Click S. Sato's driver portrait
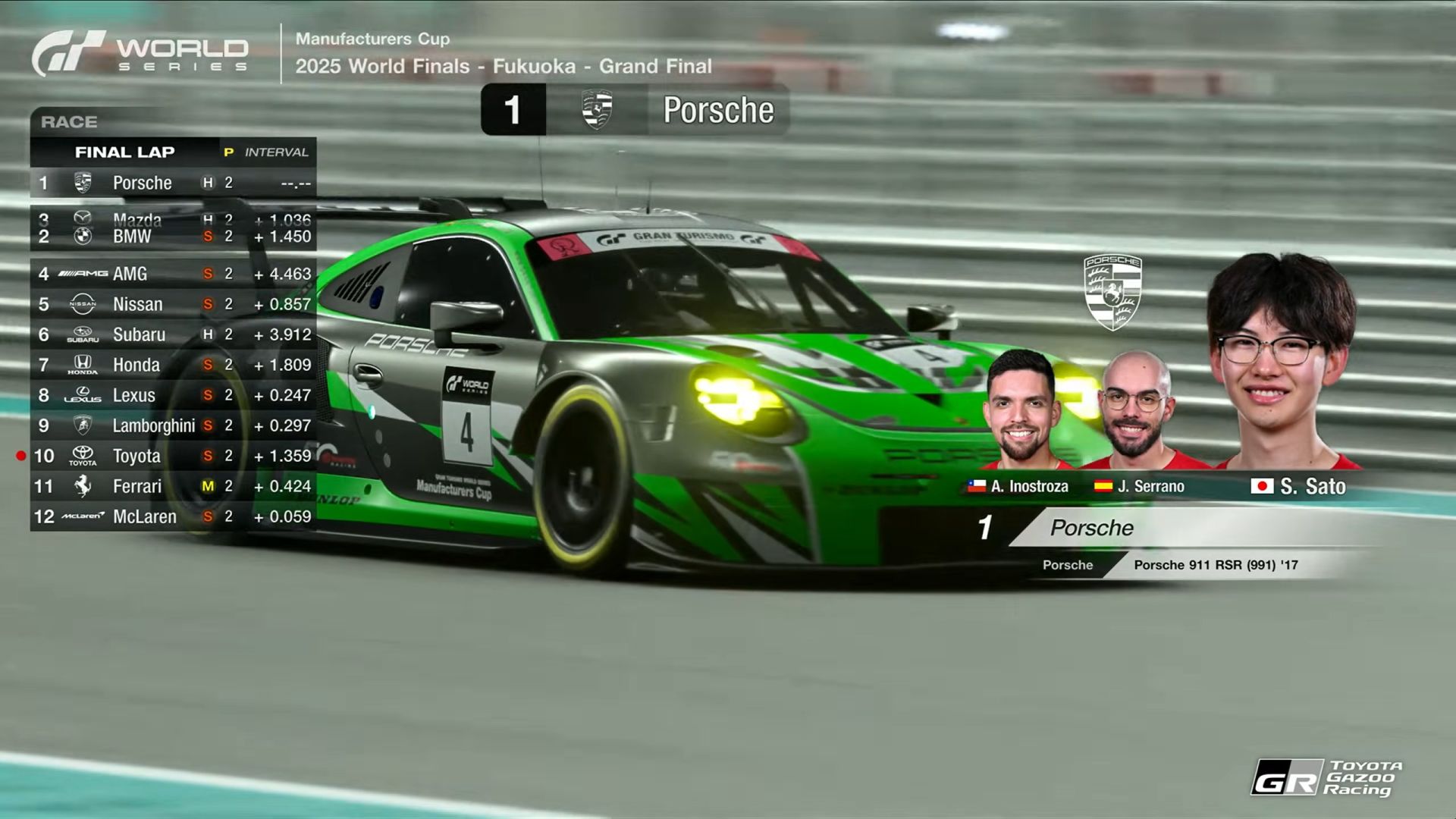This screenshot has width=1456, height=819. click(1280, 364)
